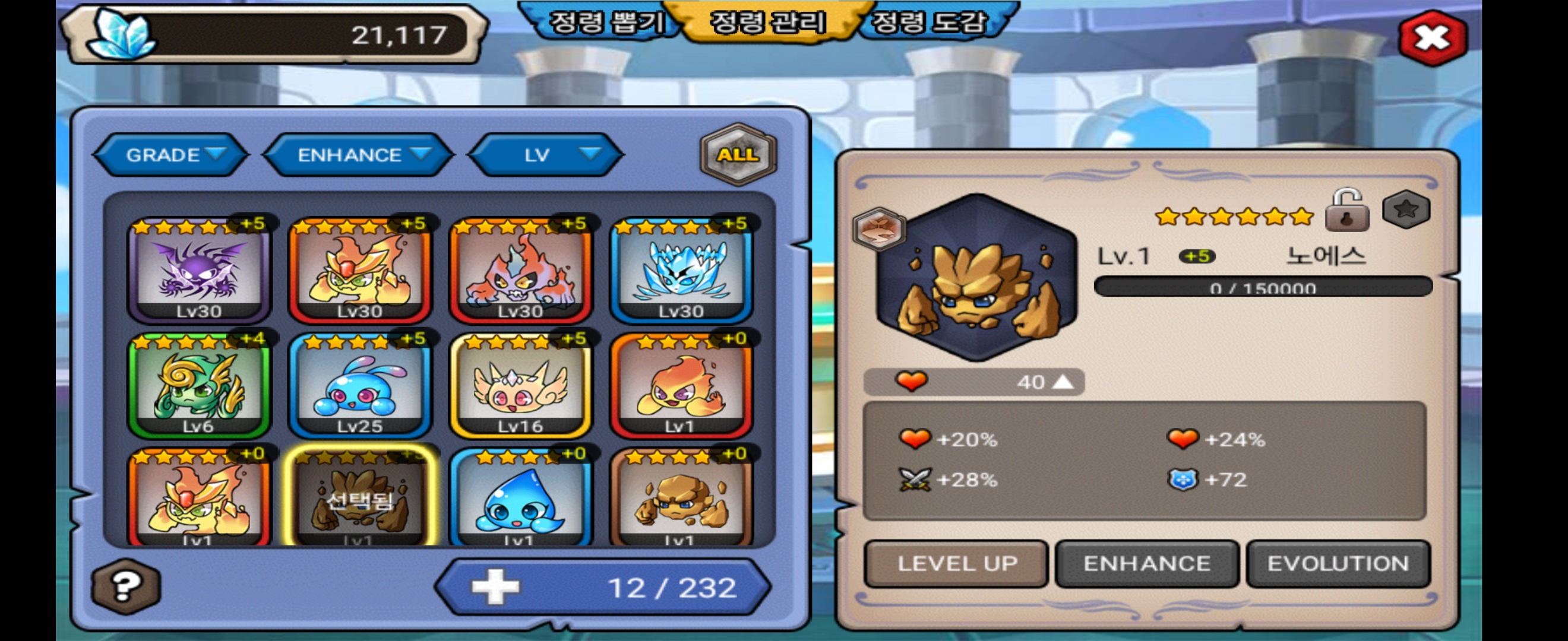Click the LEVEL UP button
This screenshot has width=1568, height=641.
(x=957, y=564)
